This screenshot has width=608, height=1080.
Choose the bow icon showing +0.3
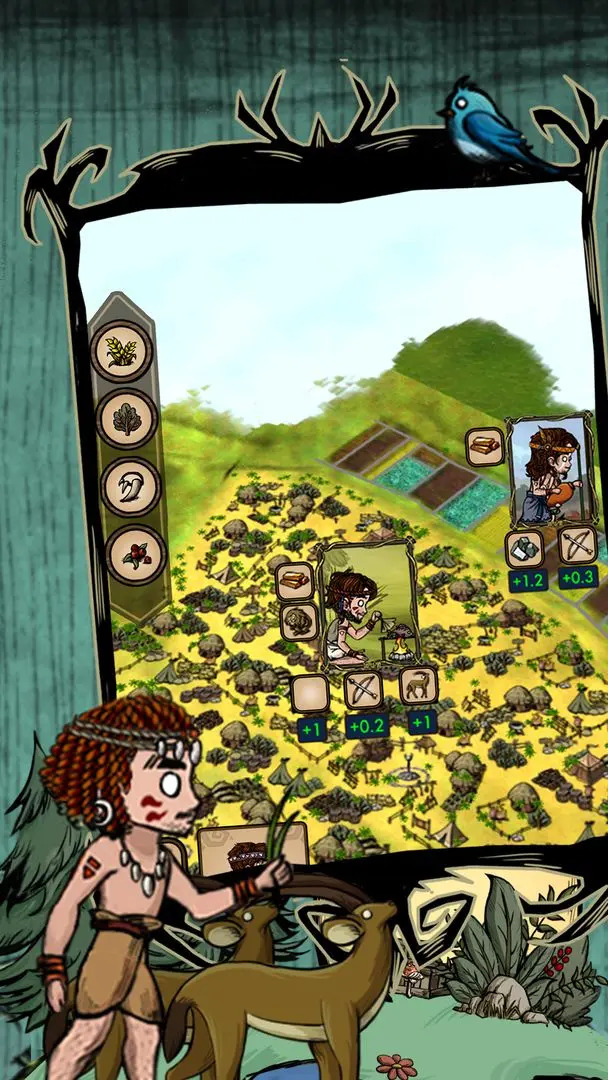tap(577, 546)
